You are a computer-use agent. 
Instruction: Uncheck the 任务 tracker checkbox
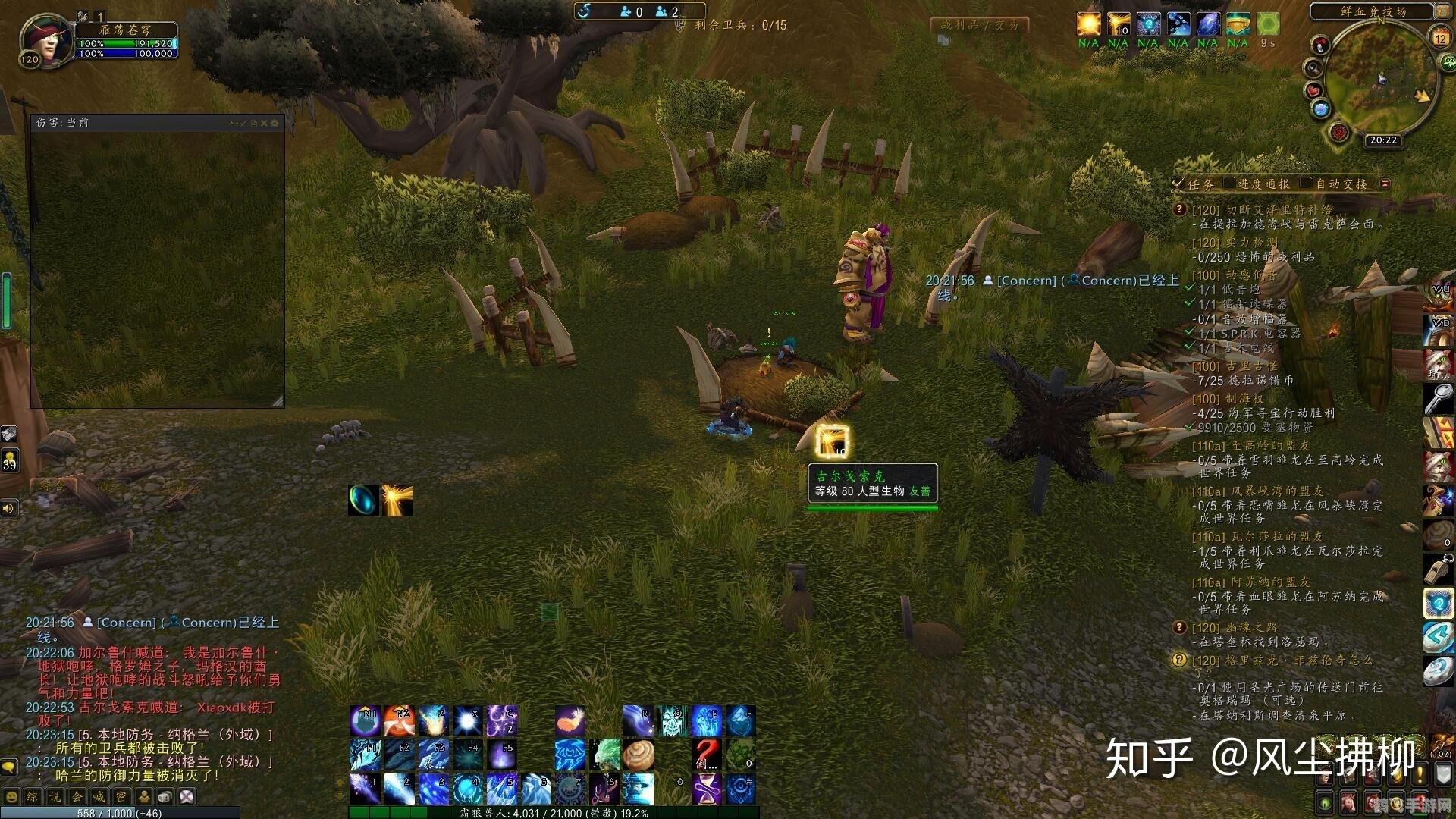[x=1178, y=184]
